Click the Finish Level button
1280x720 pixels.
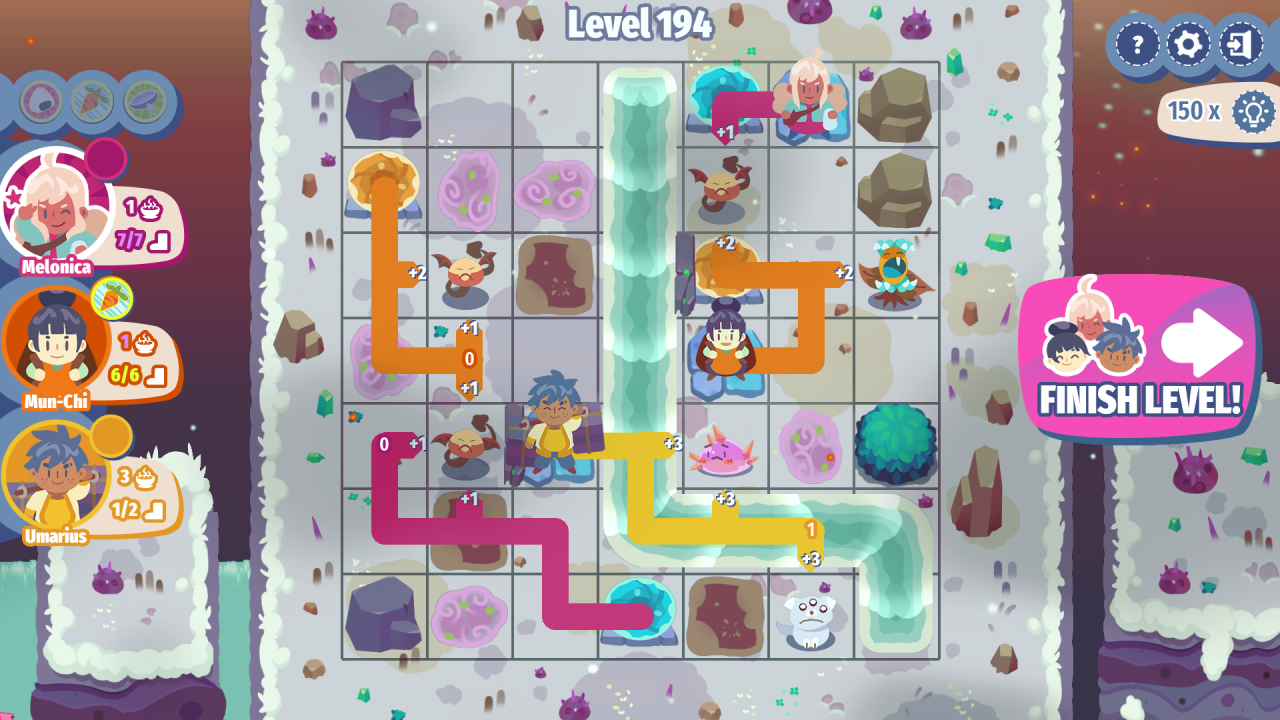(x=1140, y=358)
